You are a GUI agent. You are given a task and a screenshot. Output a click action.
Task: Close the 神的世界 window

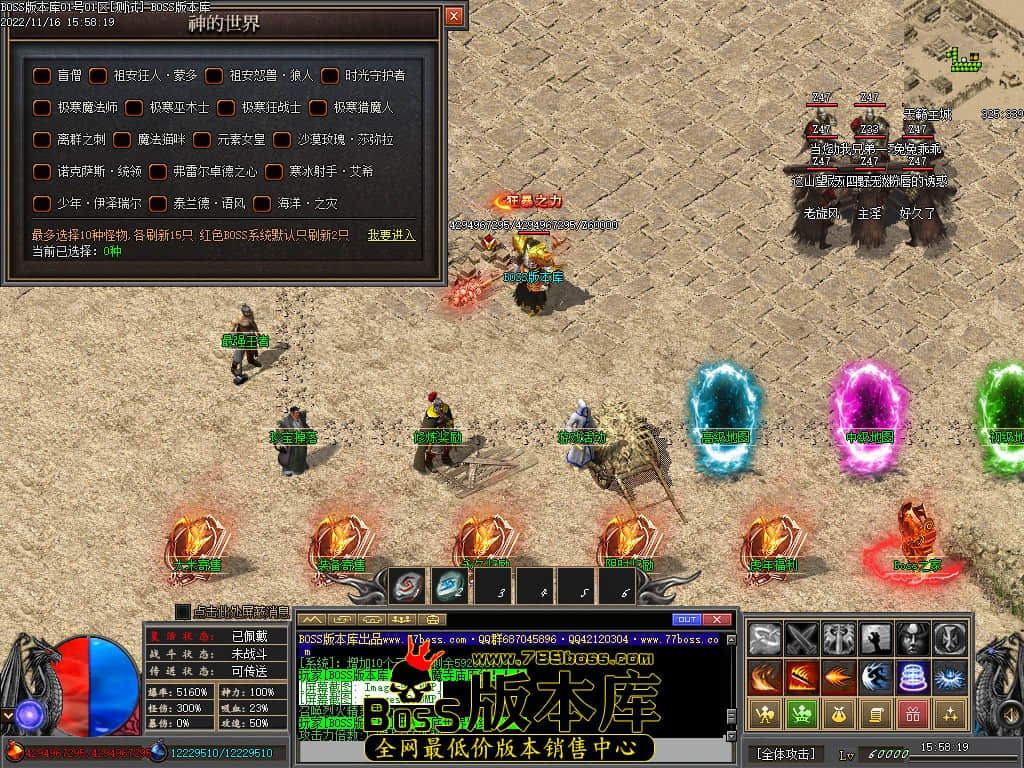(x=454, y=16)
